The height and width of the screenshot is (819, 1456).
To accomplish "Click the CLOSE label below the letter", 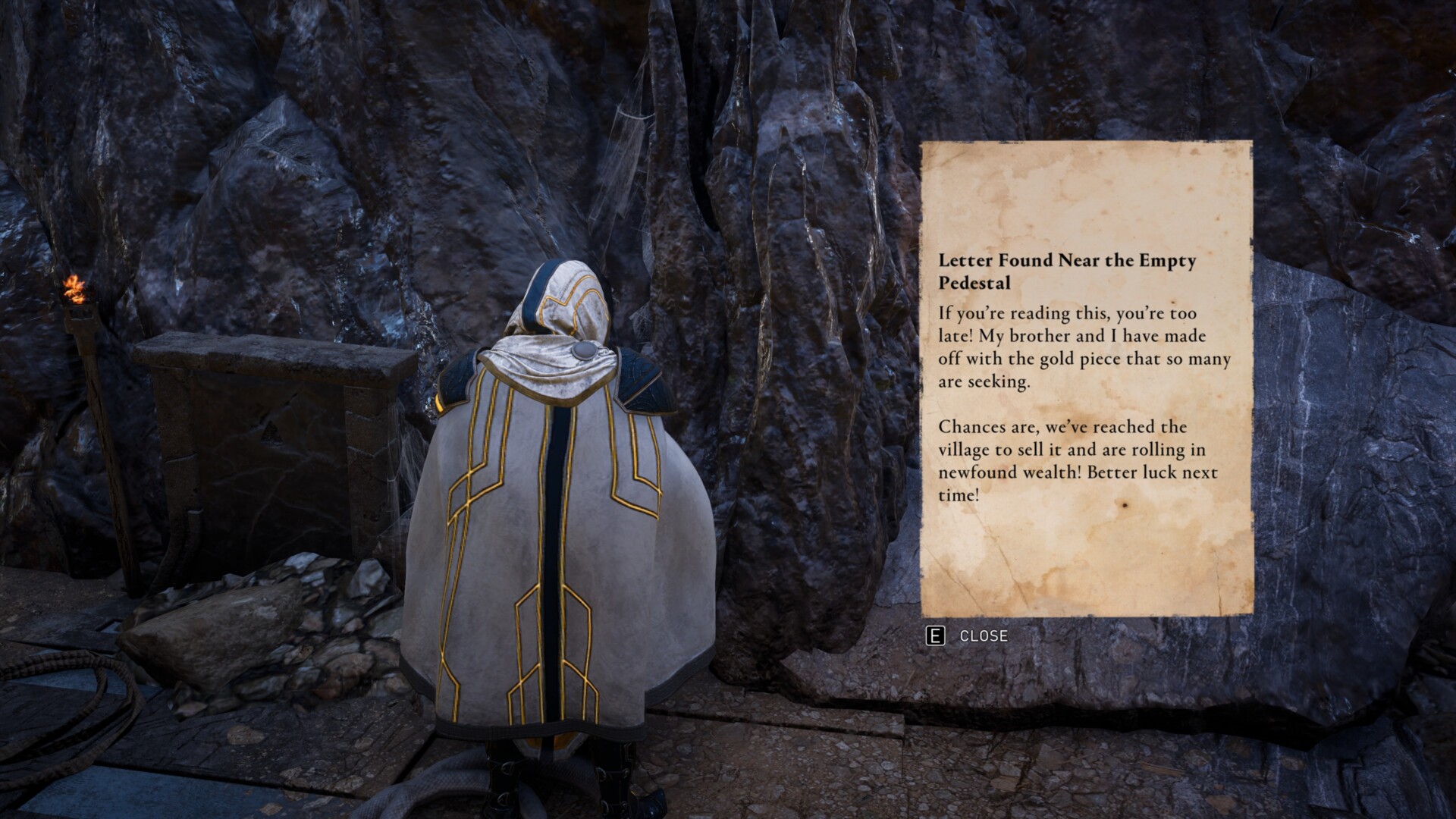I will click(x=983, y=637).
